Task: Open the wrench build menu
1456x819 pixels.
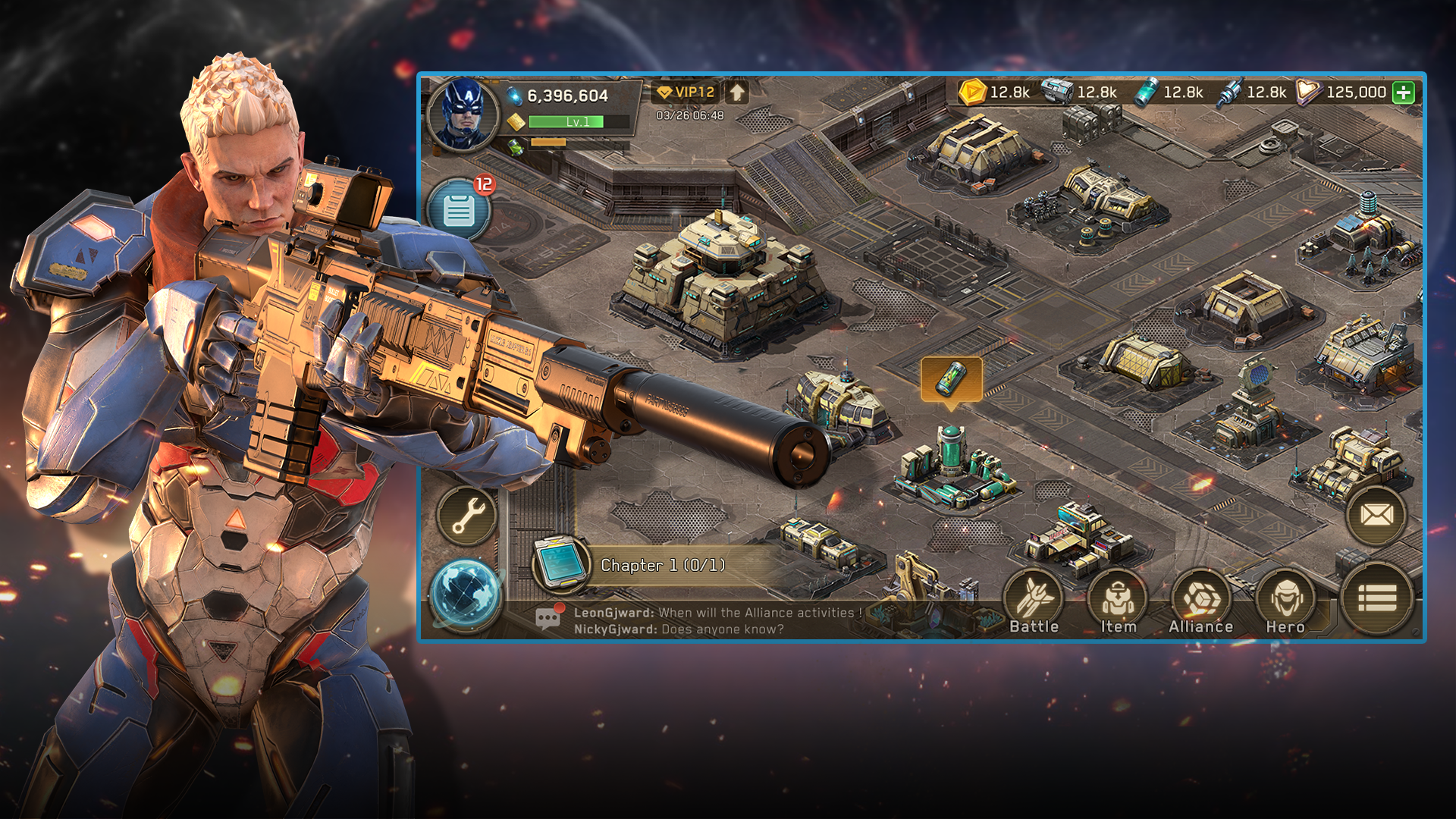Action: pyautogui.click(x=467, y=516)
